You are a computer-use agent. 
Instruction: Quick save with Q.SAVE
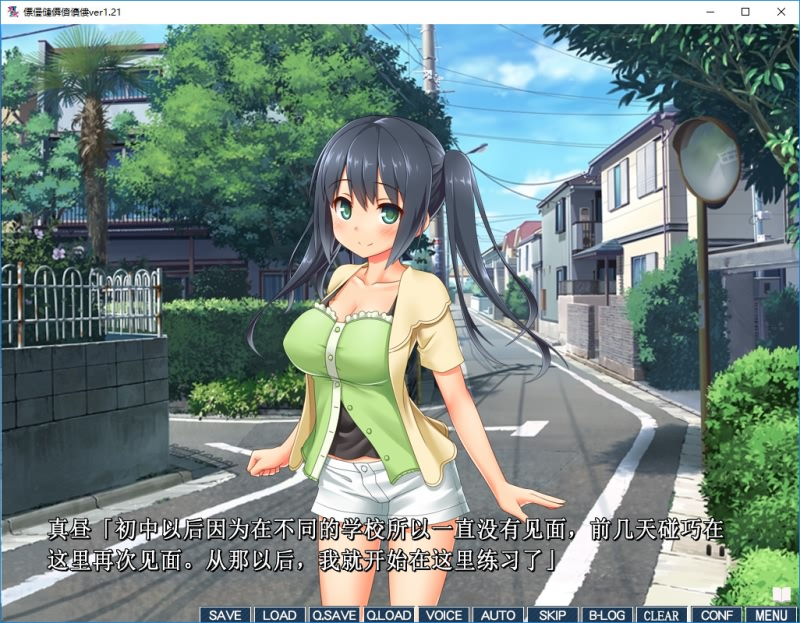tap(334, 615)
